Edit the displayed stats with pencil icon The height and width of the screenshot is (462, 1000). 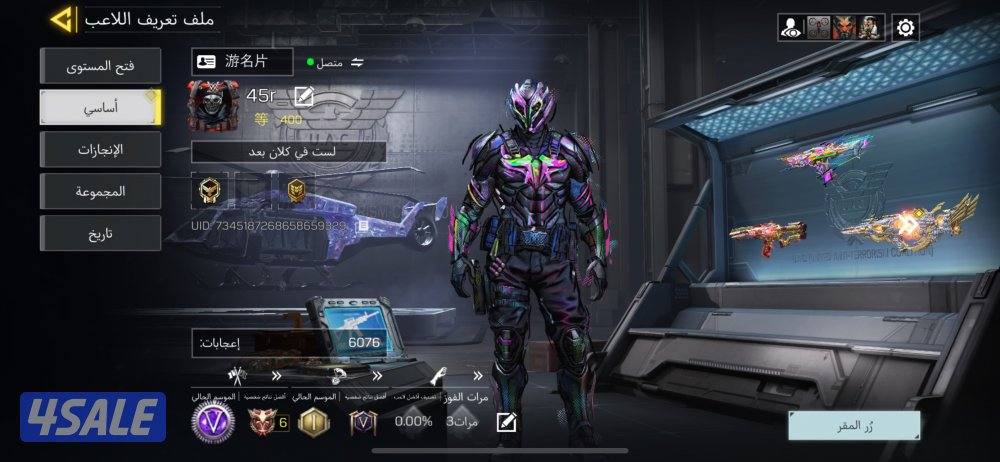[507, 421]
